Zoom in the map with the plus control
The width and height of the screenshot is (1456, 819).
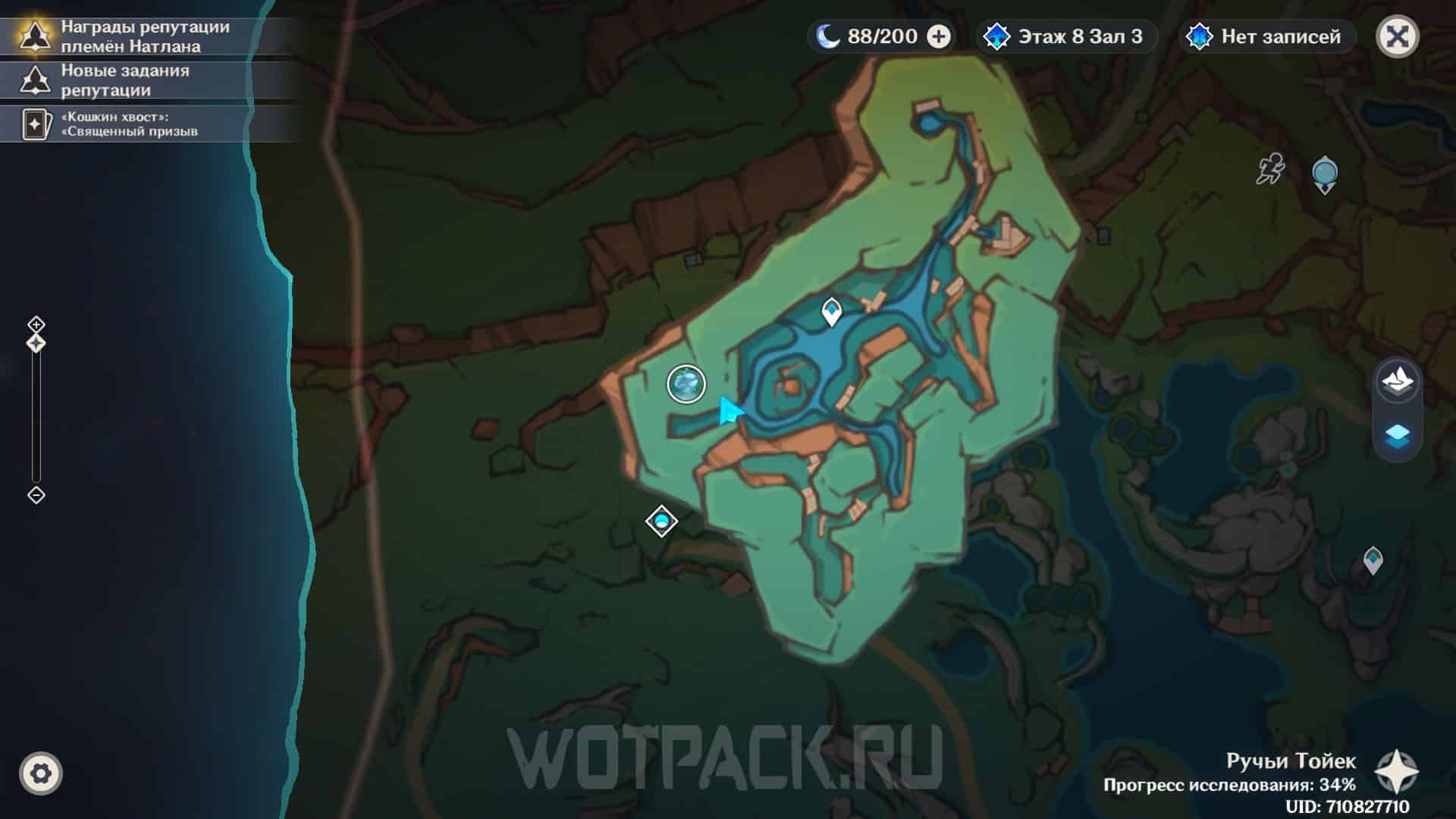[36, 325]
